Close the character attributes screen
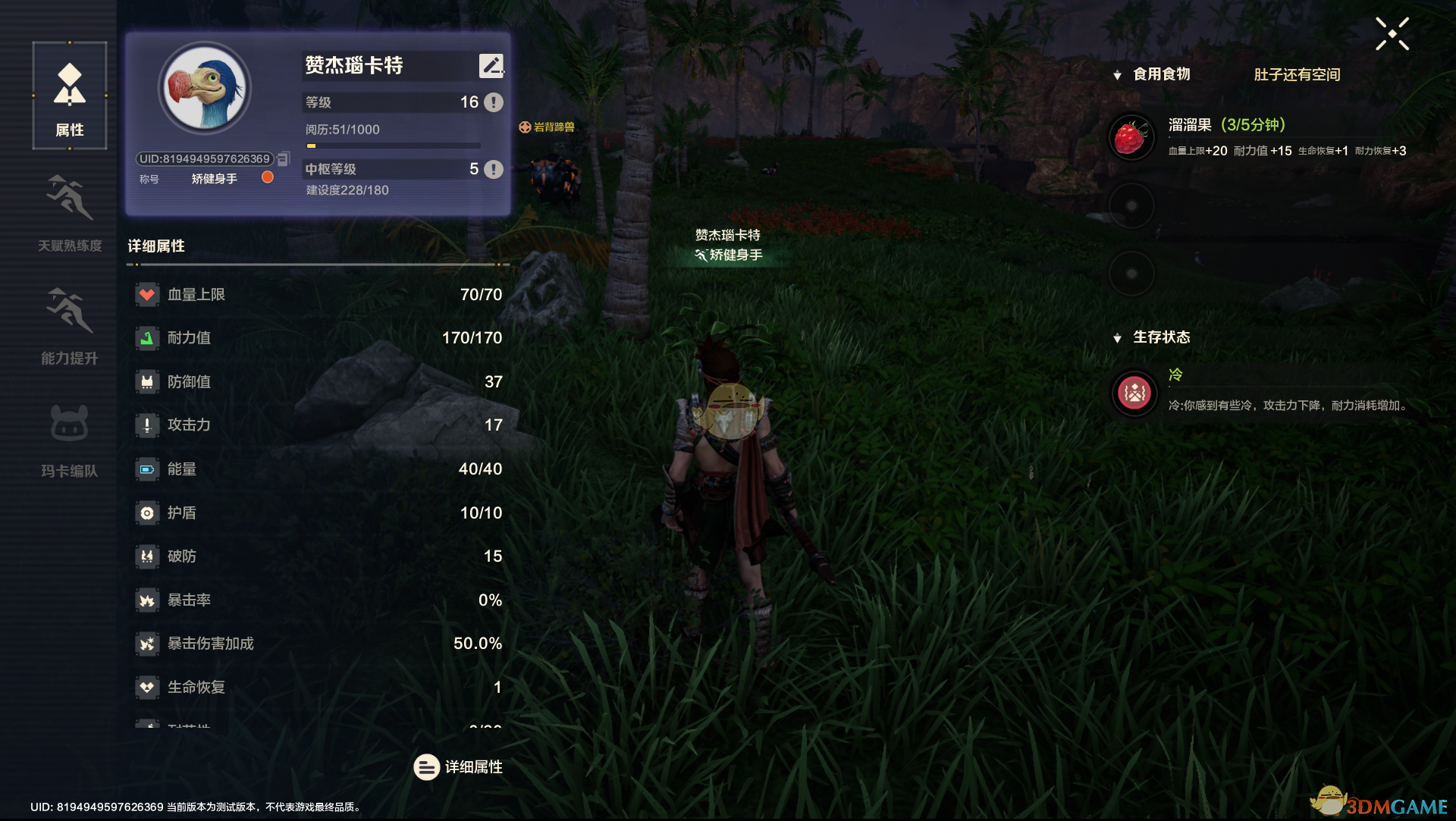This screenshot has width=1456, height=821. pos(1392,34)
